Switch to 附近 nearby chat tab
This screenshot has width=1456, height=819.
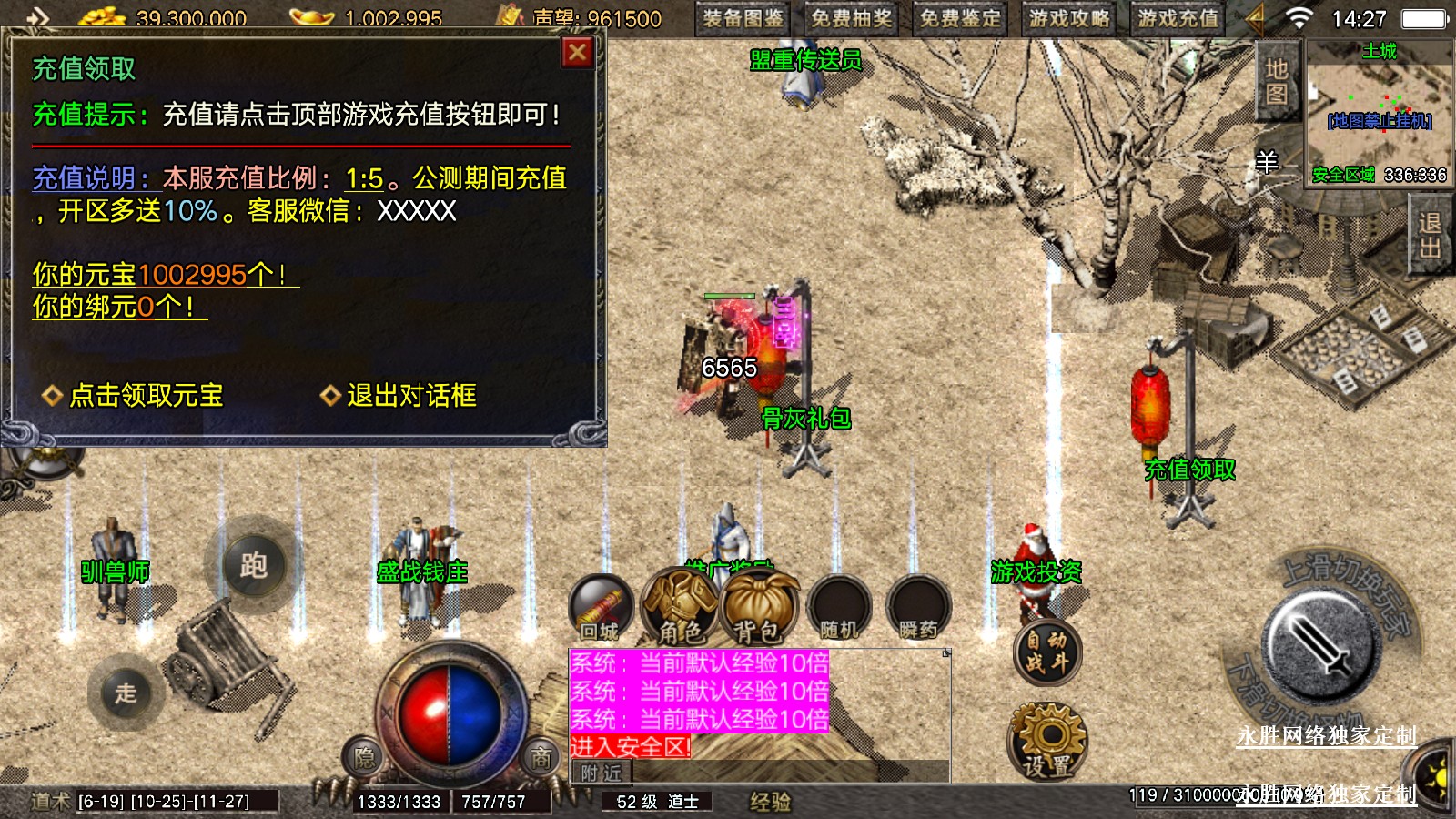pyautogui.click(x=601, y=773)
